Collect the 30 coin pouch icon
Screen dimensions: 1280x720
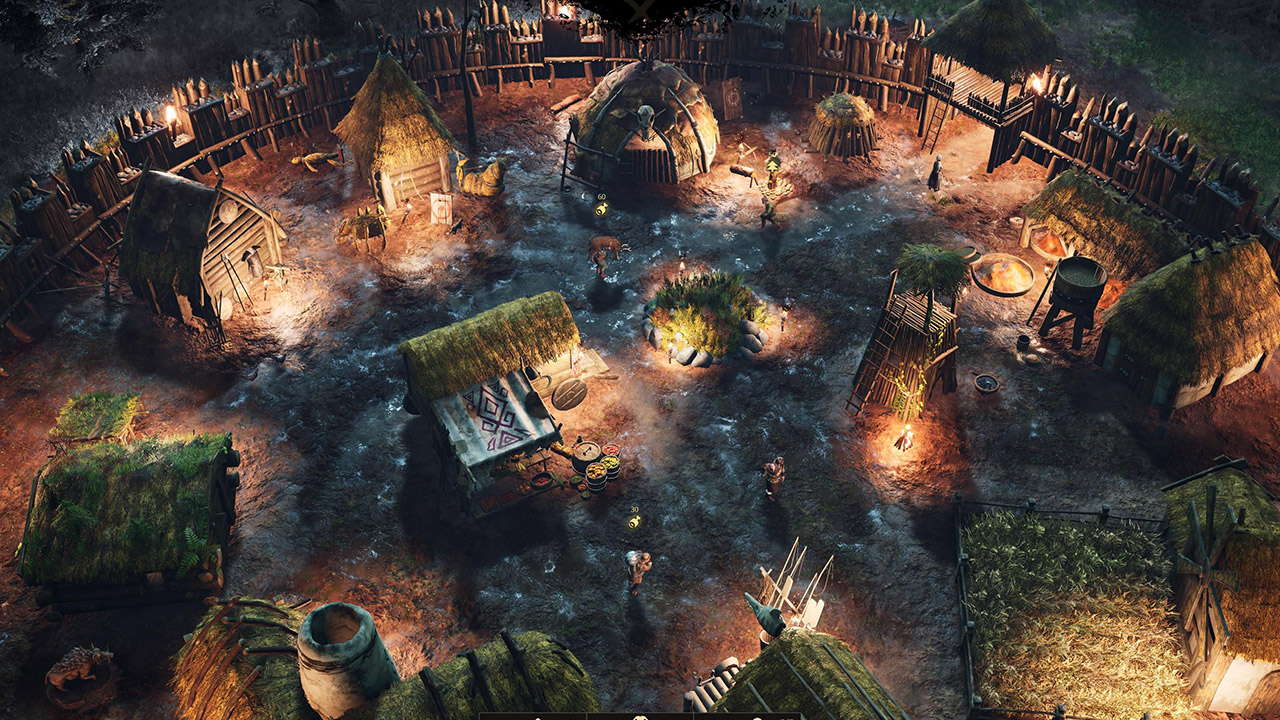coord(634,521)
